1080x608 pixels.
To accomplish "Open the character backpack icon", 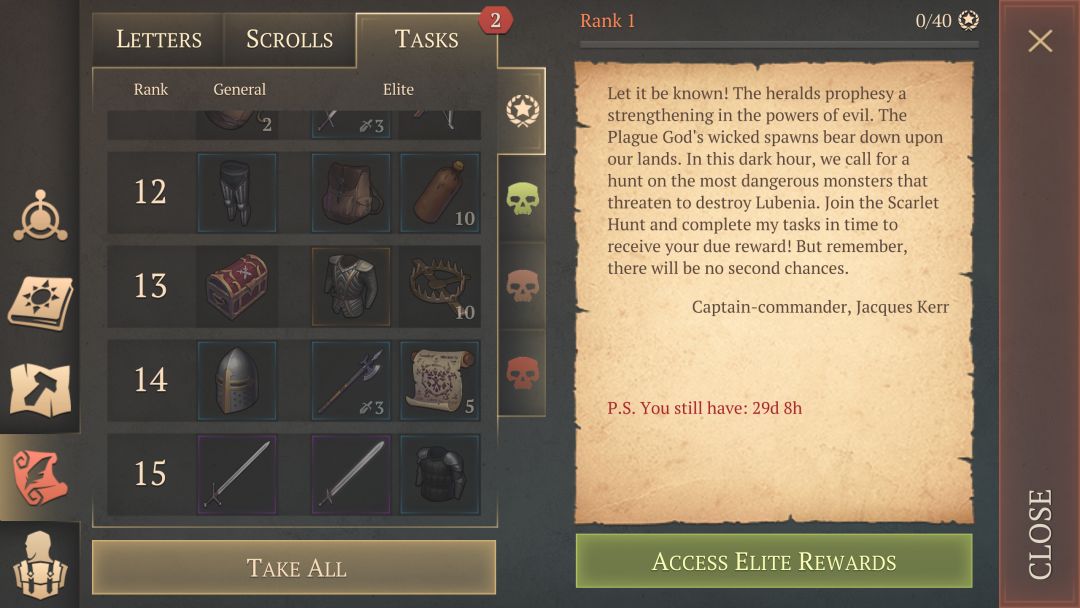I will (40, 565).
